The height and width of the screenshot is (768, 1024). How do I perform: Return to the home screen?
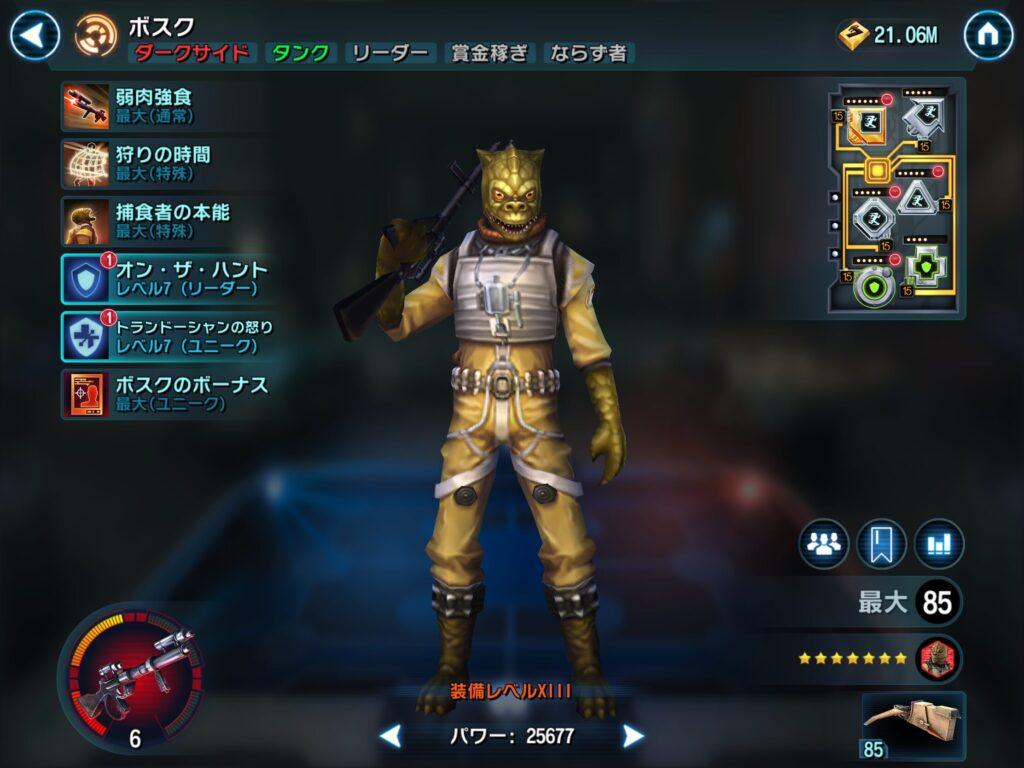[x=988, y=36]
